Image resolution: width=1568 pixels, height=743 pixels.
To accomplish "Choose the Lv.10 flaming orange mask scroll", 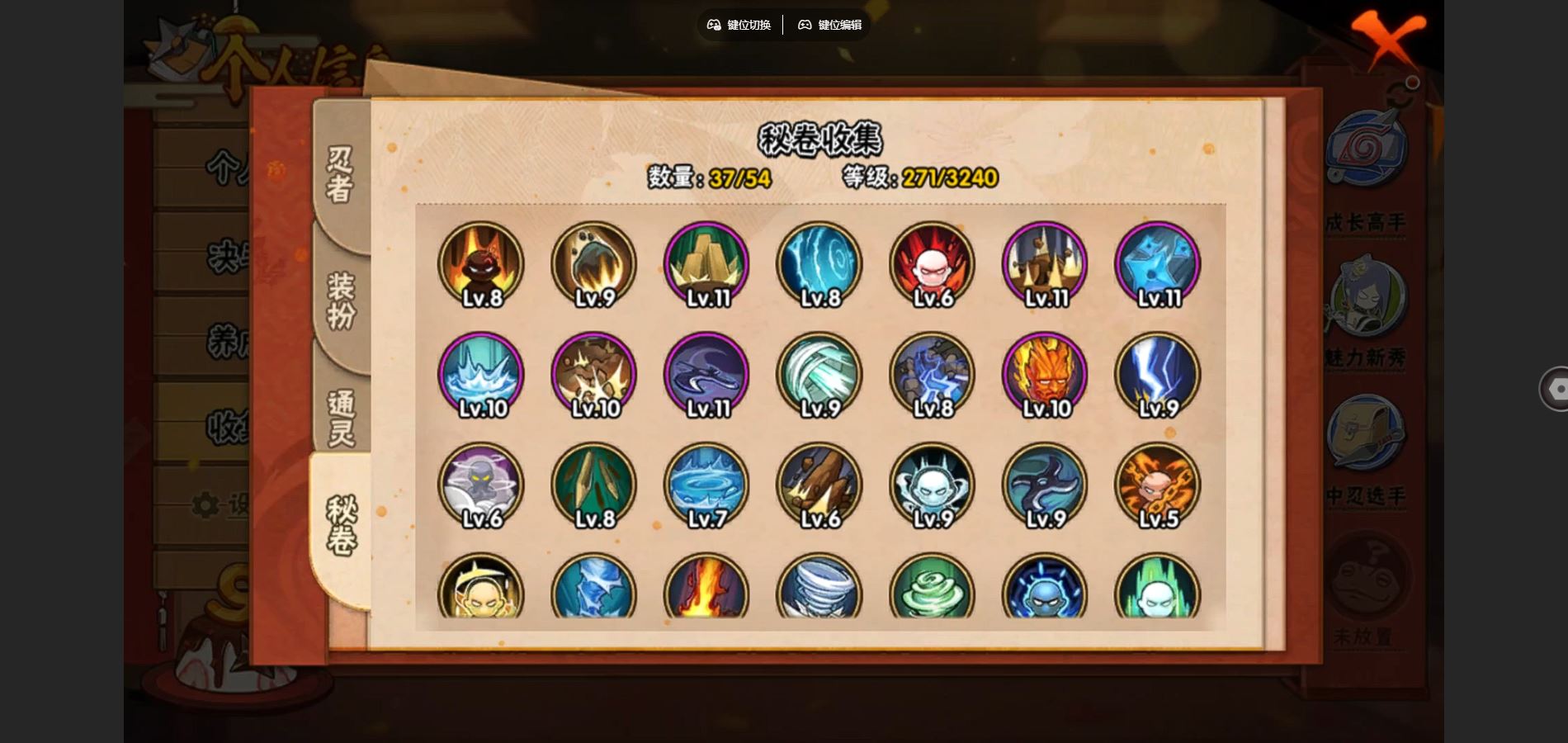I will [1045, 375].
